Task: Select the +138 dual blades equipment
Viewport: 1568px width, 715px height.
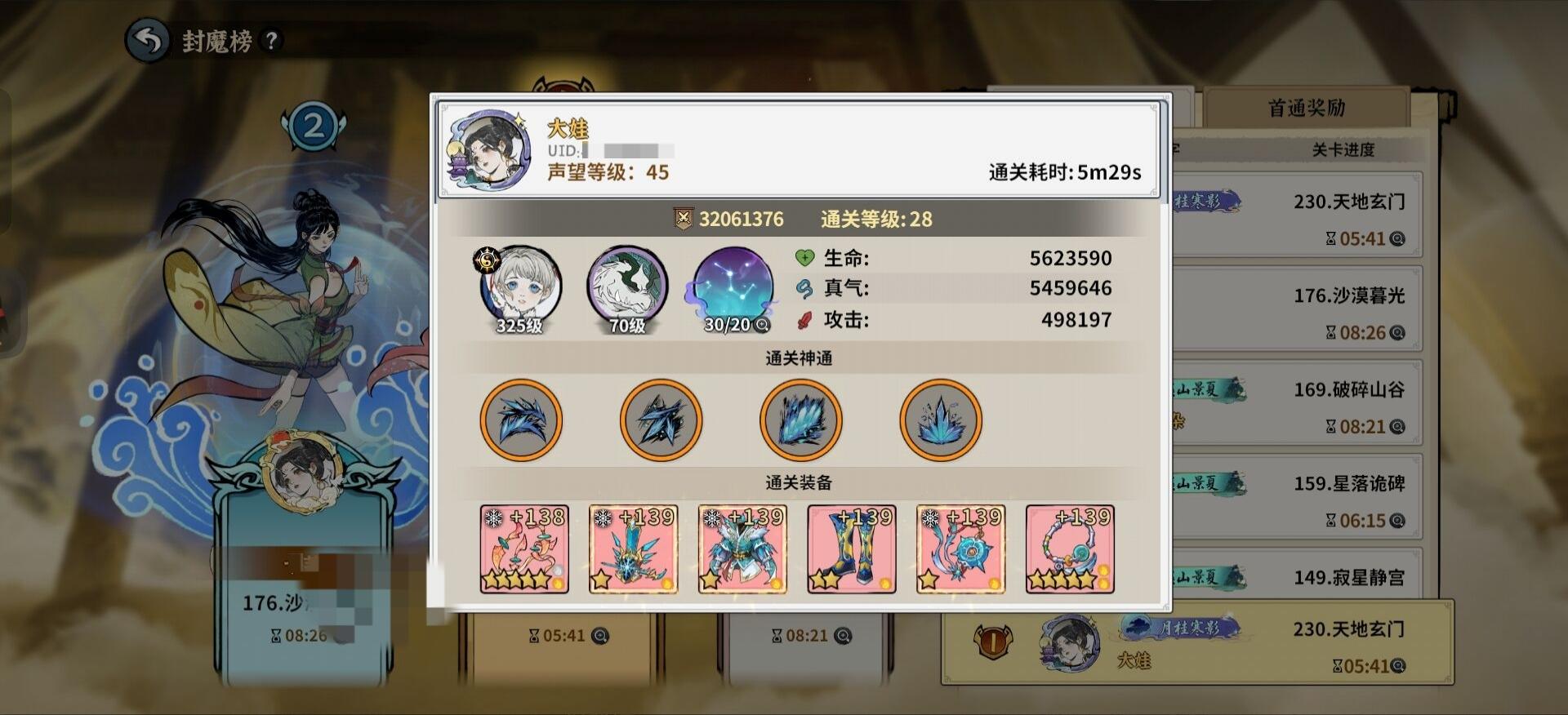Action: [x=523, y=549]
